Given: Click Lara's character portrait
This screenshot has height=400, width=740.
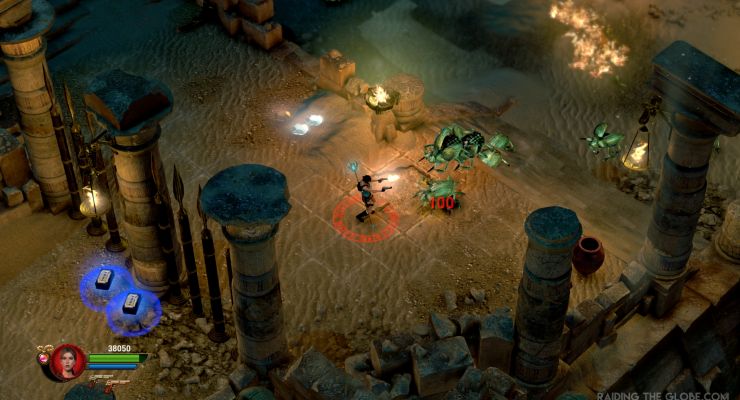Looking at the screenshot, I should 67,361.
